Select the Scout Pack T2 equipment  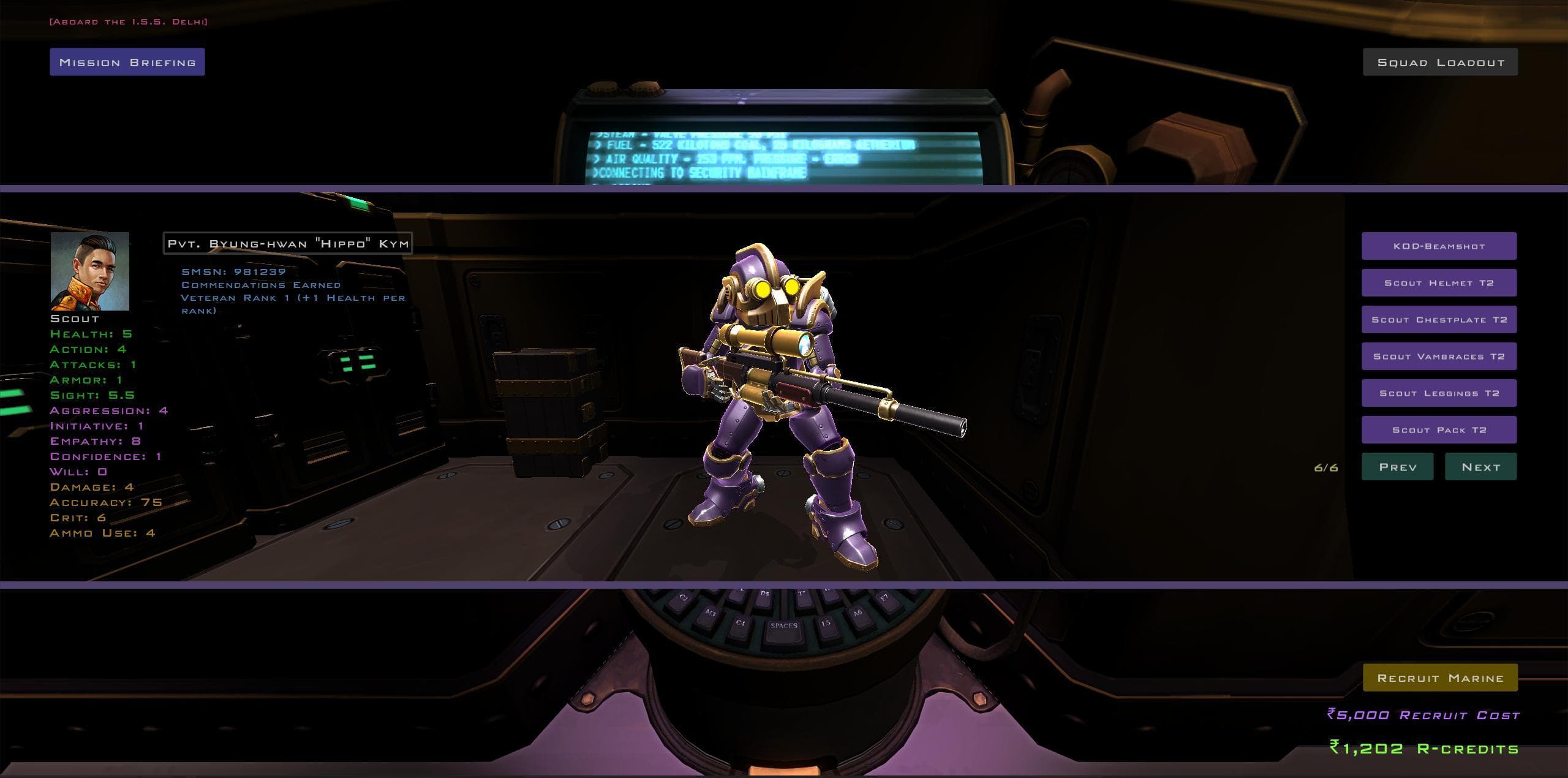click(1439, 429)
